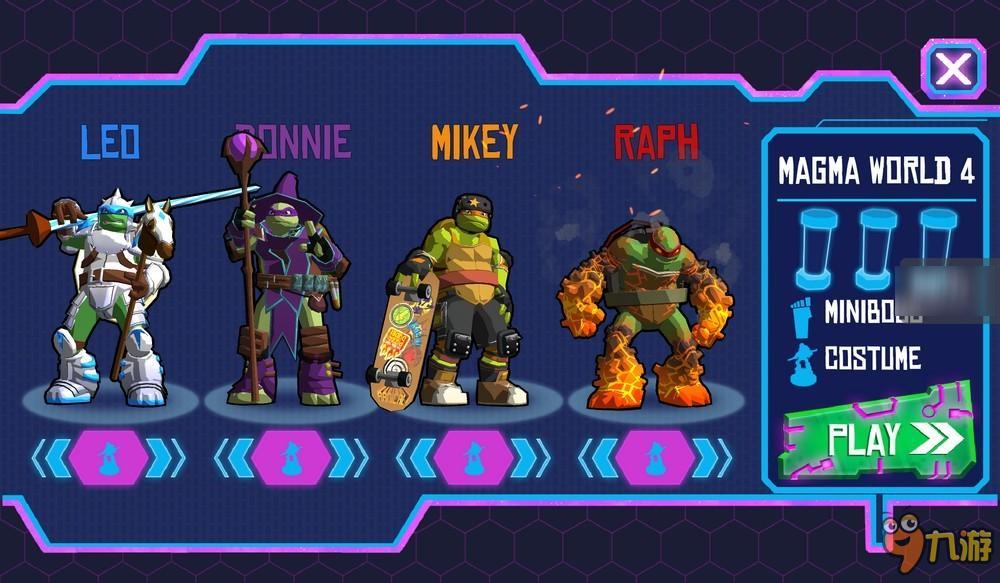Image resolution: width=1000 pixels, height=583 pixels.
Task: Cycle Donnie's costume to previous
Action: 231,458
